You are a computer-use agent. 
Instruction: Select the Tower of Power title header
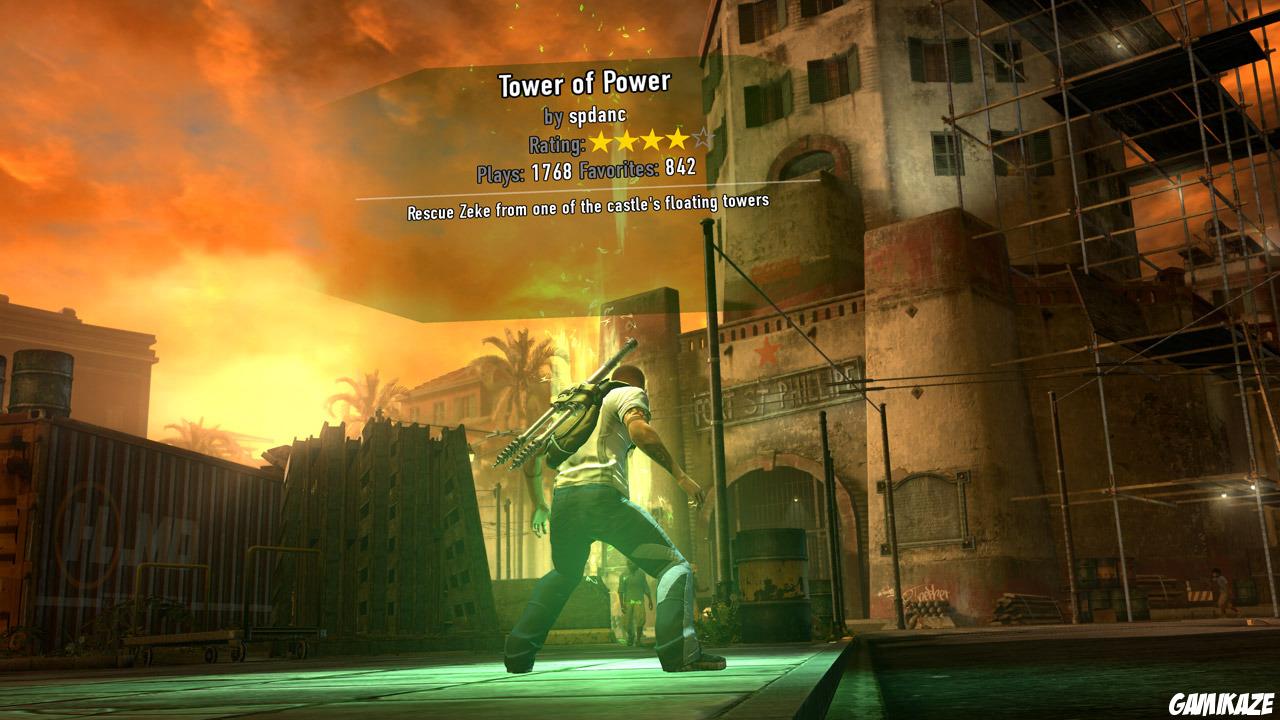pyautogui.click(x=585, y=85)
